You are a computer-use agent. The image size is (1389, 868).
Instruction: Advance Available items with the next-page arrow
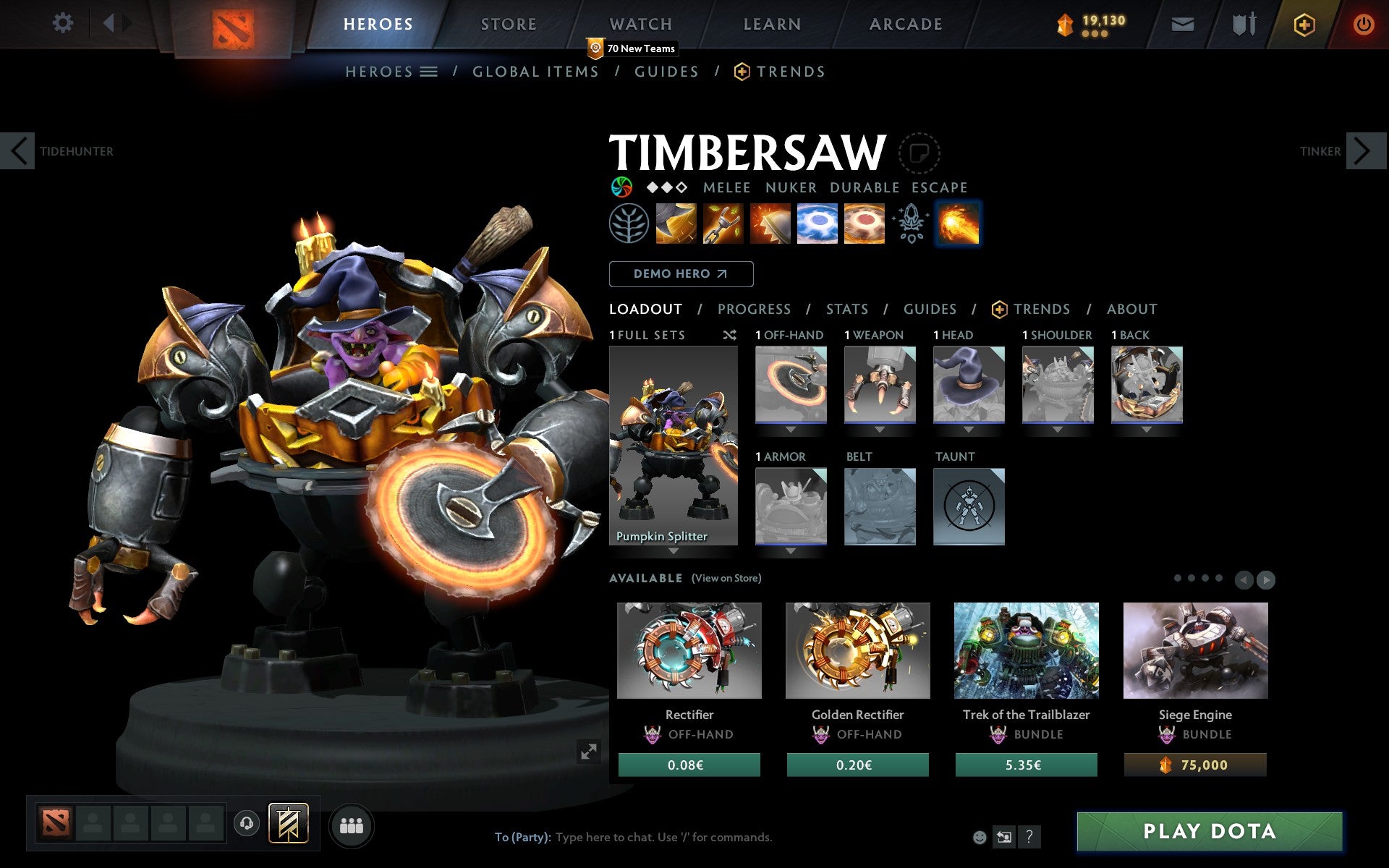[1267, 579]
